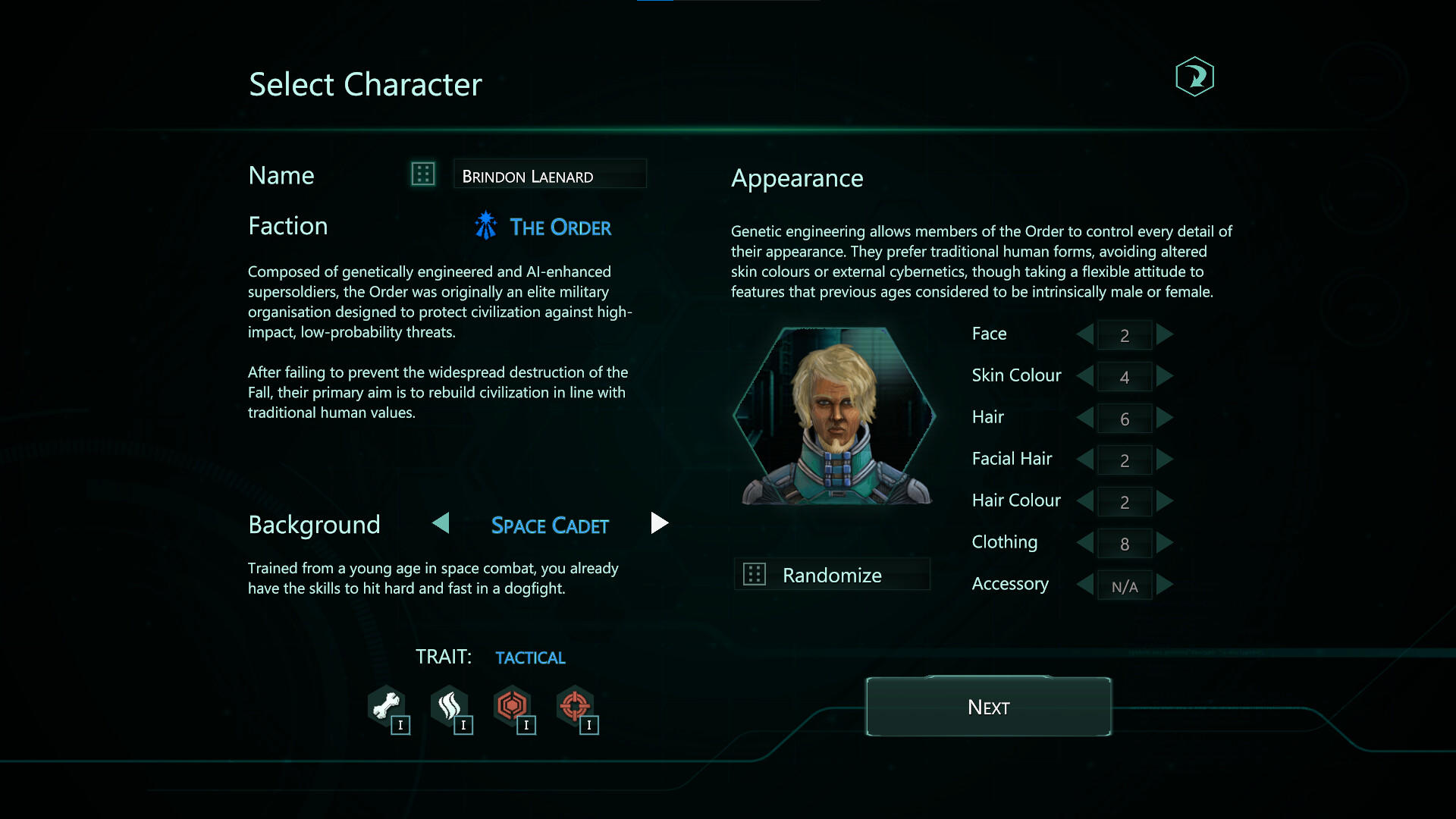Image resolution: width=1456 pixels, height=819 pixels.
Task: Go back to the previous Background option
Action: pyautogui.click(x=441, y=523)
